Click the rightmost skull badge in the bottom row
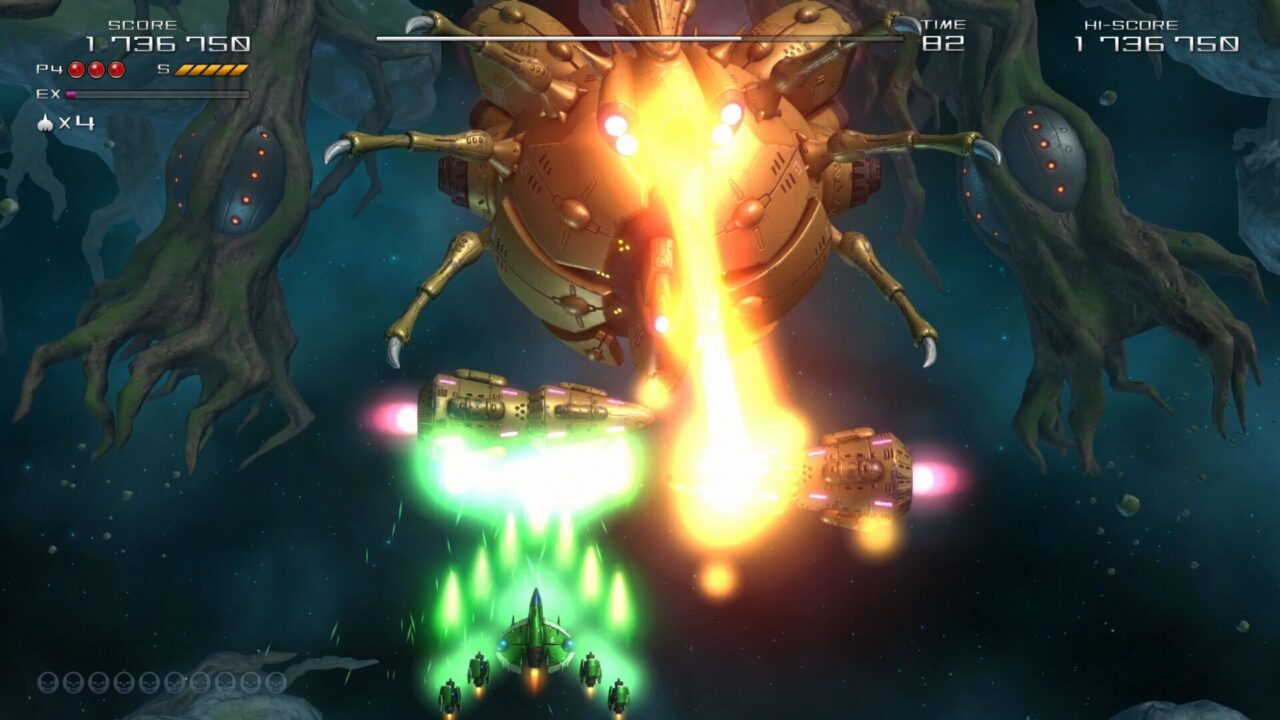Viewport: 1280px width, 720px height. point(277,682)
